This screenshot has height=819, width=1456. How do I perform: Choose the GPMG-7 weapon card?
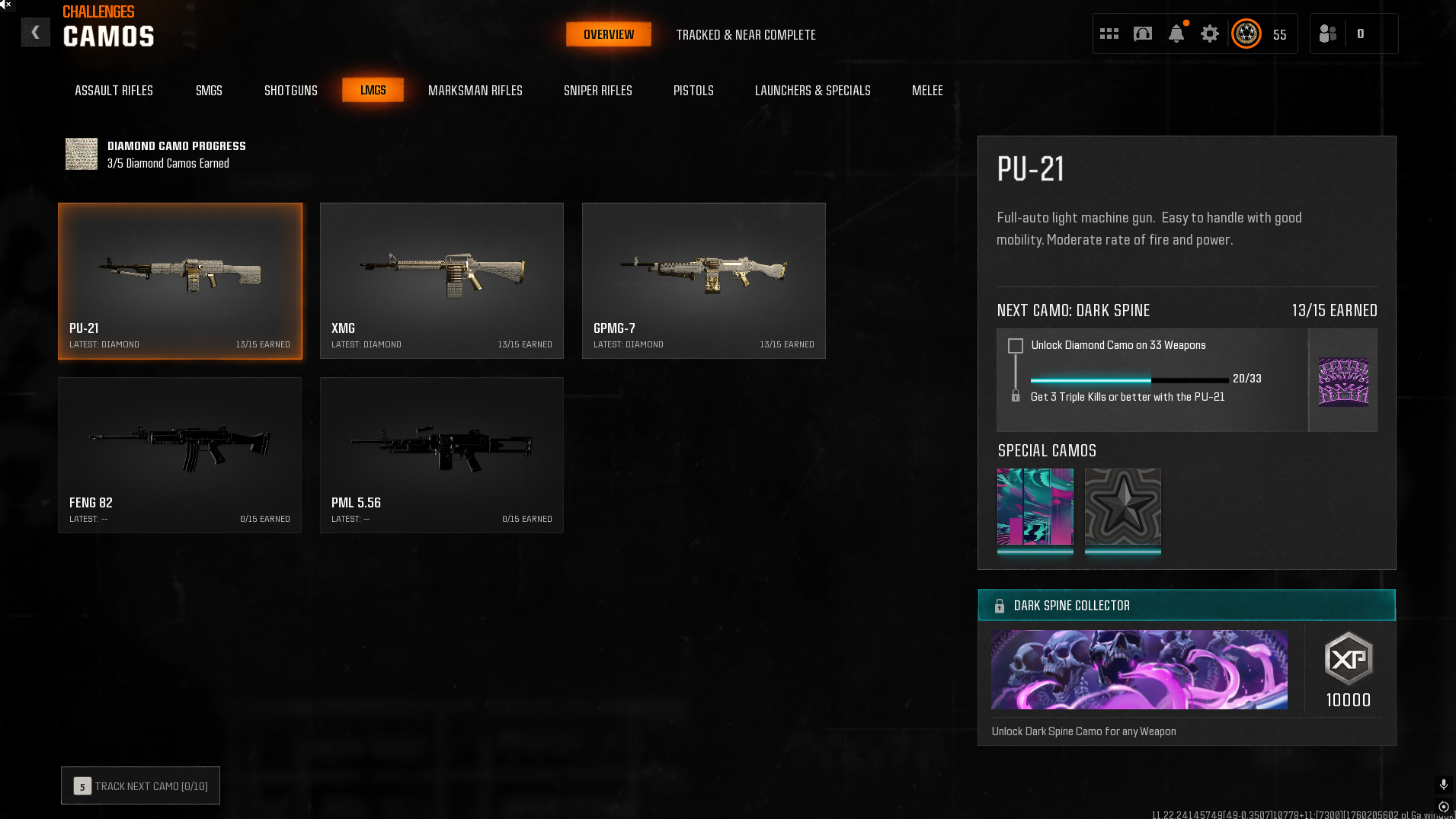[x=703, y=280]
